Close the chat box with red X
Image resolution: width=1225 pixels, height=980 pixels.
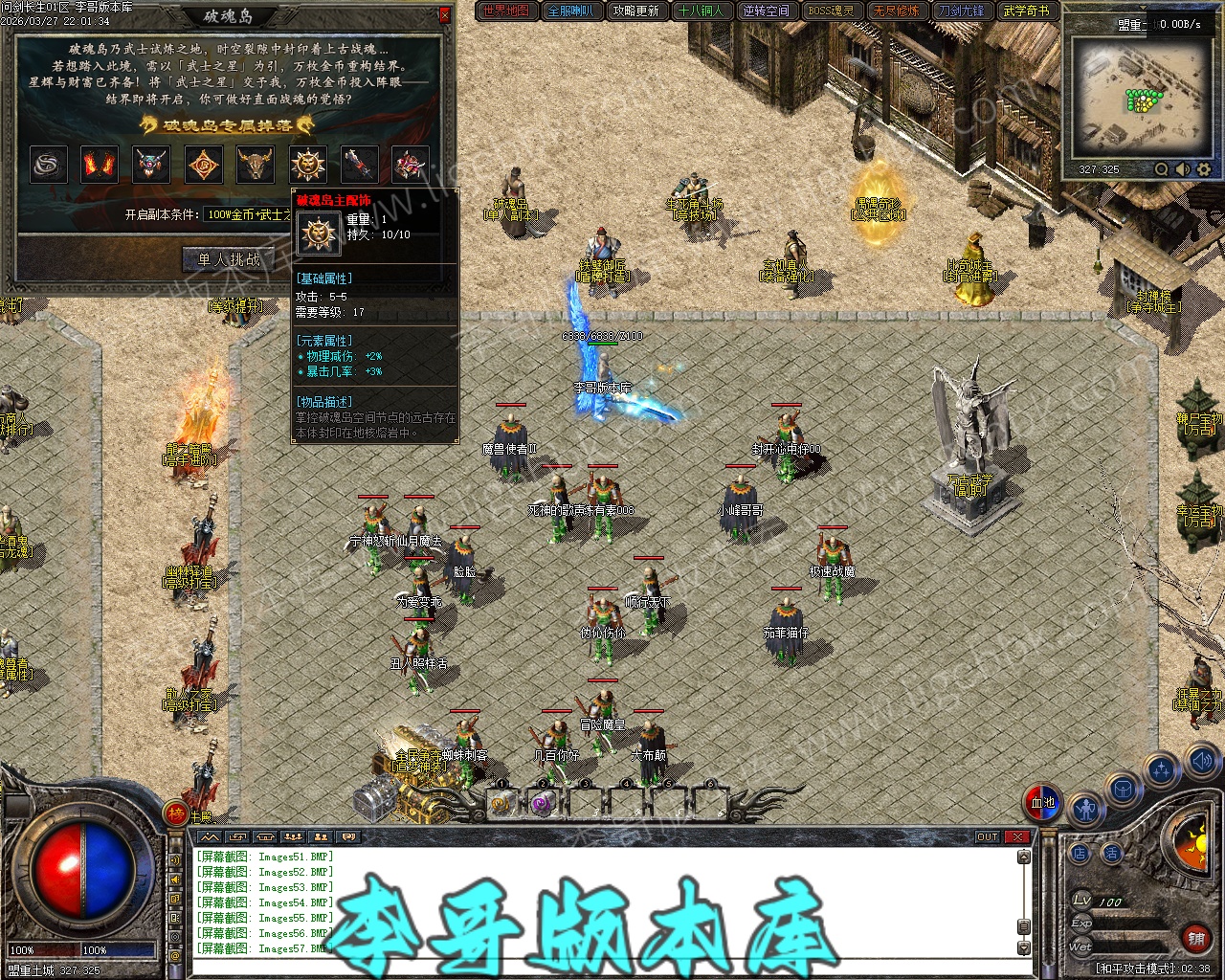[x=1017, y=836]
